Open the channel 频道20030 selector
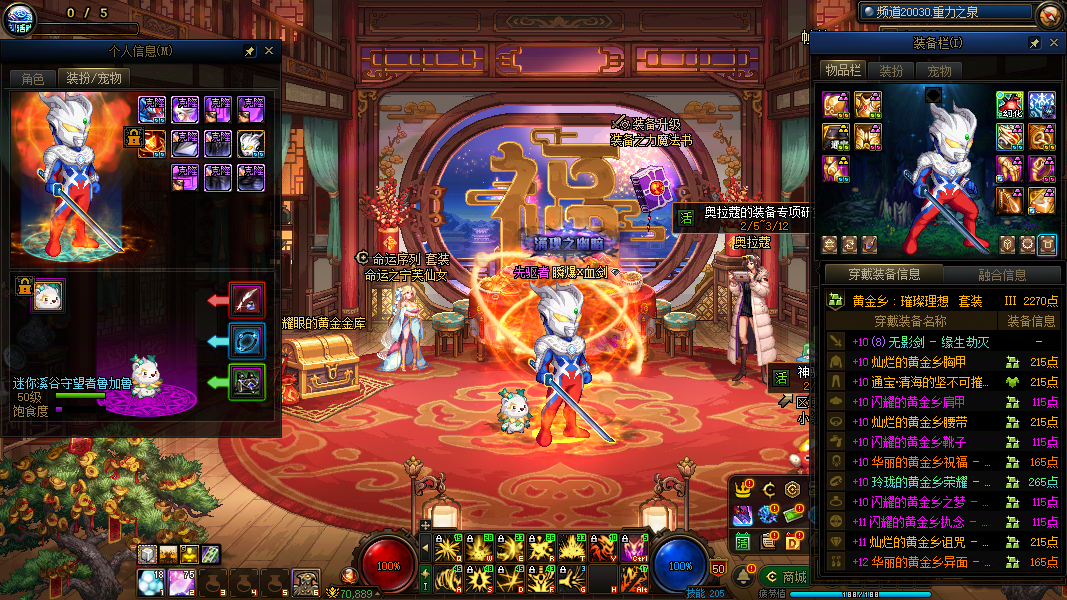This screenshot has width=1067, height=600. (x=945, y=12)
